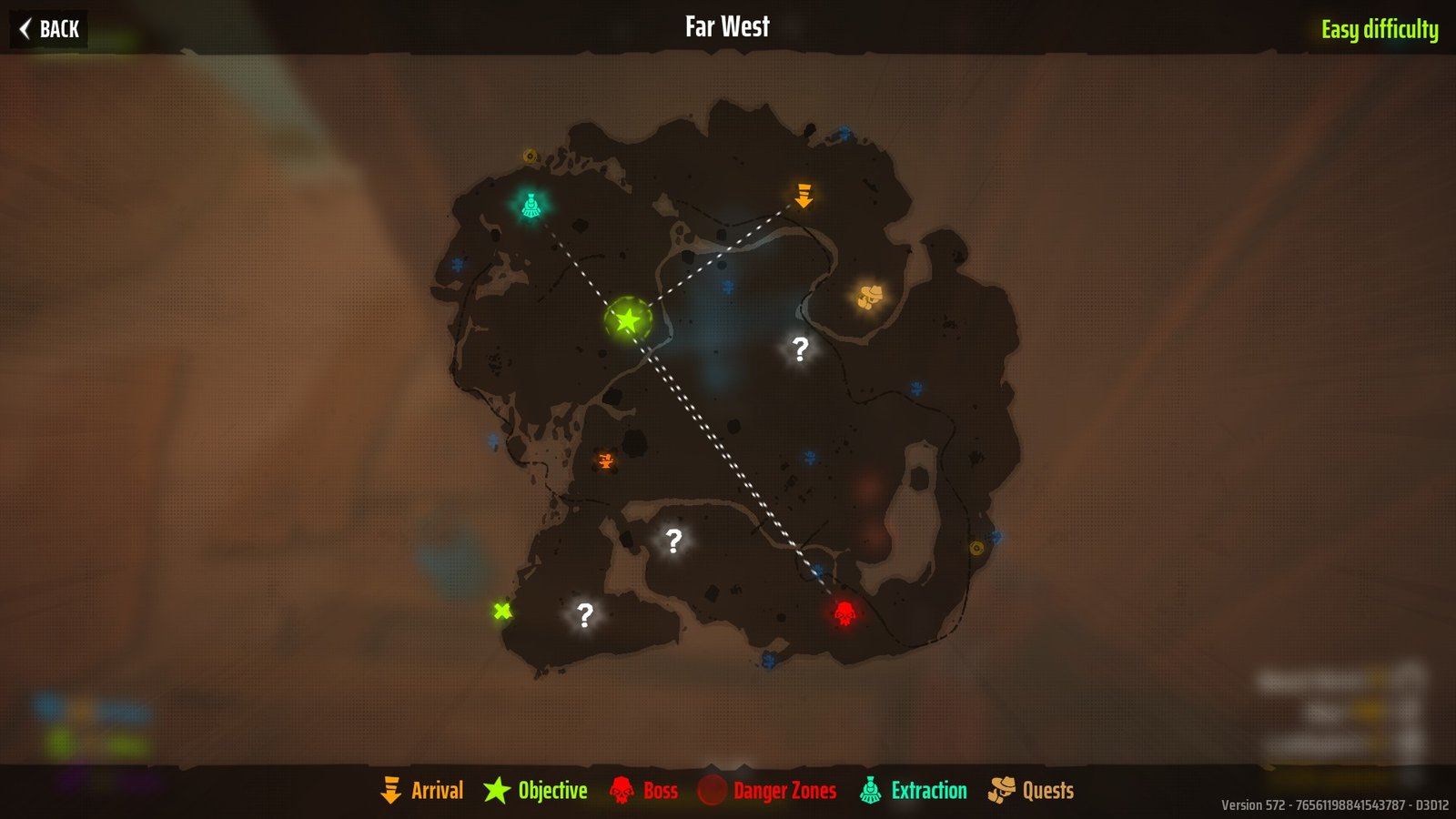
Task: Select the teal Extraction train marker on the map
Action: click(x=531, y=205)
